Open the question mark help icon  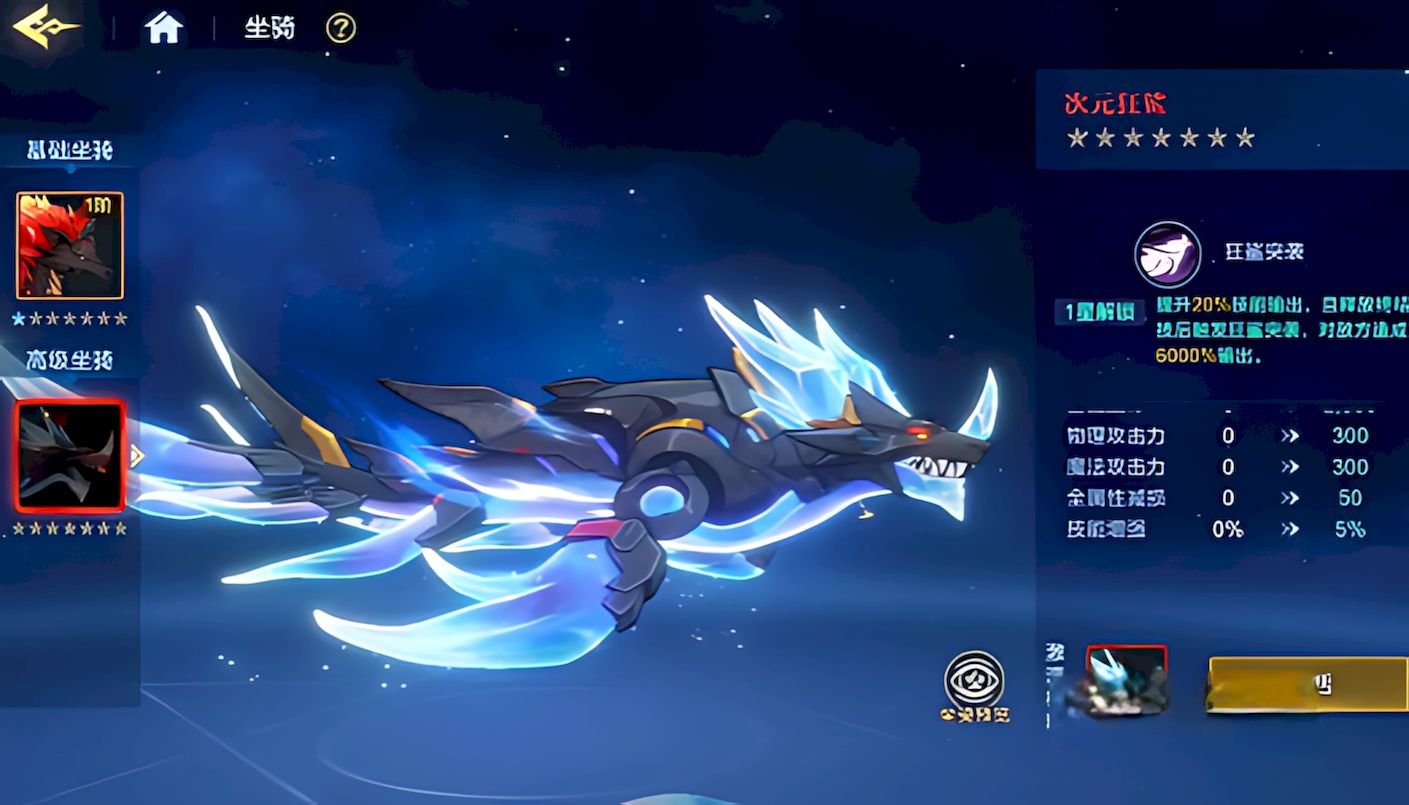[341, 28]
